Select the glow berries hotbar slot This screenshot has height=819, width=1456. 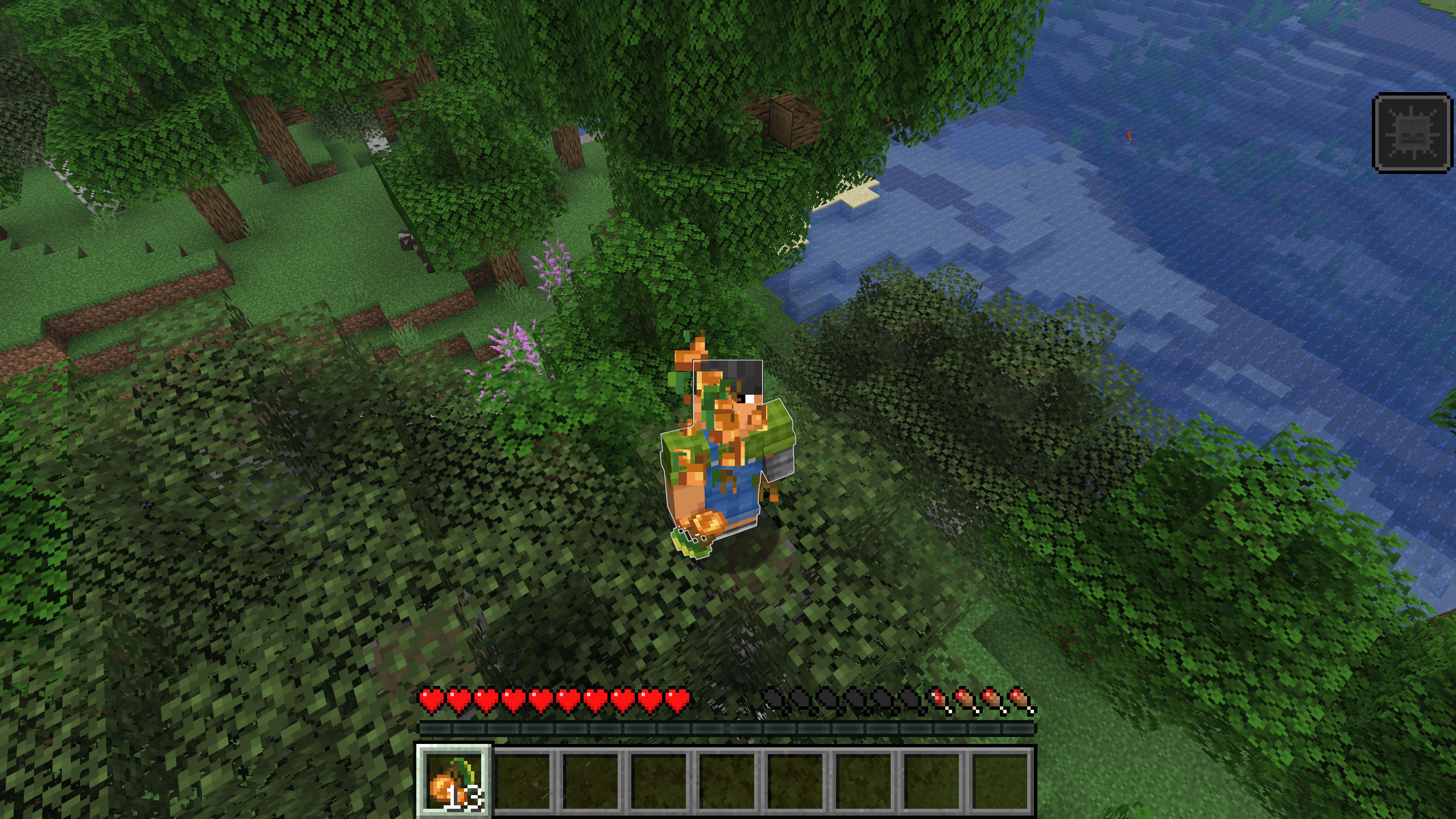click(454, 781)
